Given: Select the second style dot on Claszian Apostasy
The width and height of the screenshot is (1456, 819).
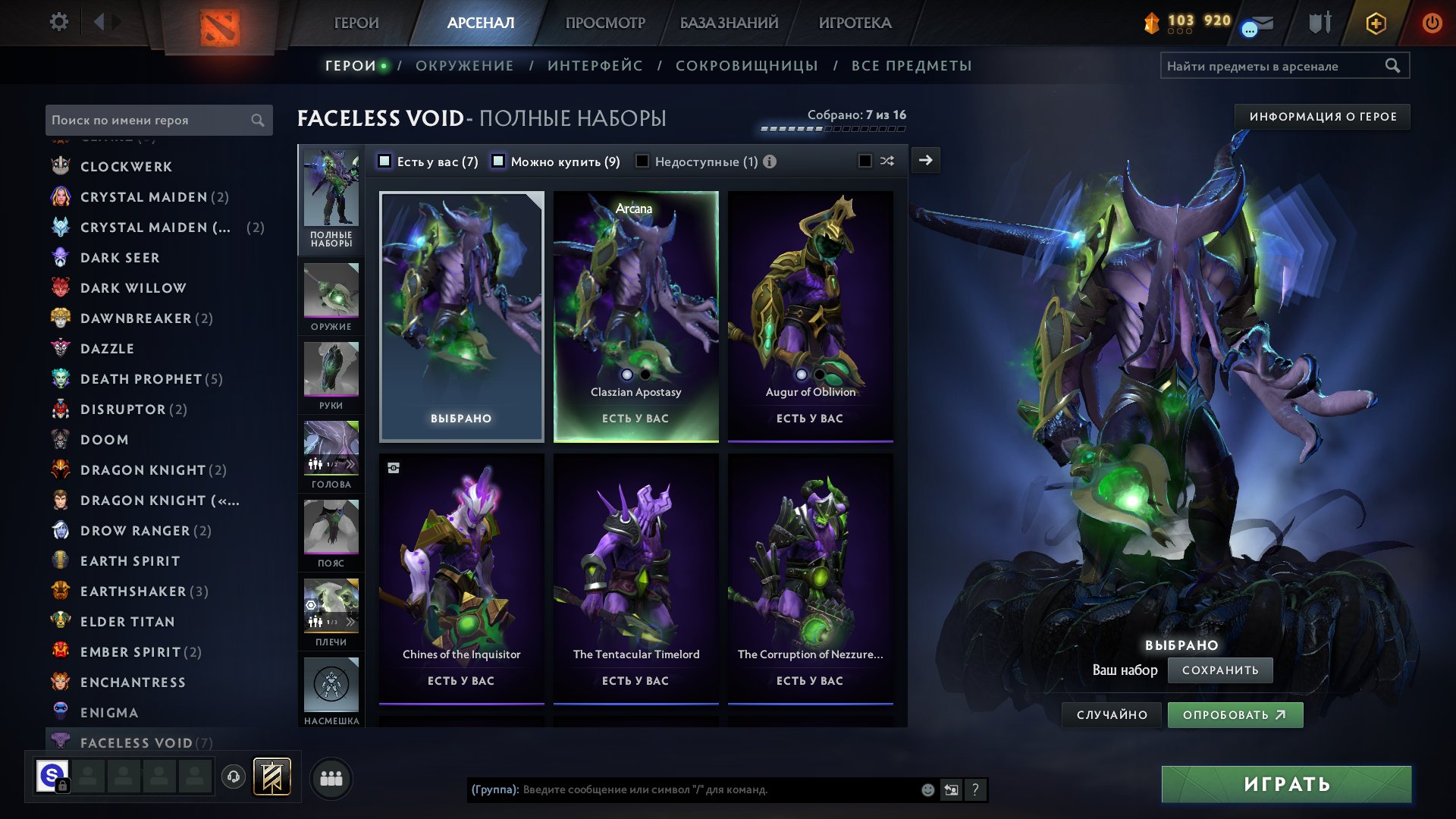Looking at the screenshot, I should pyautogui.click(x=645, y=374).
